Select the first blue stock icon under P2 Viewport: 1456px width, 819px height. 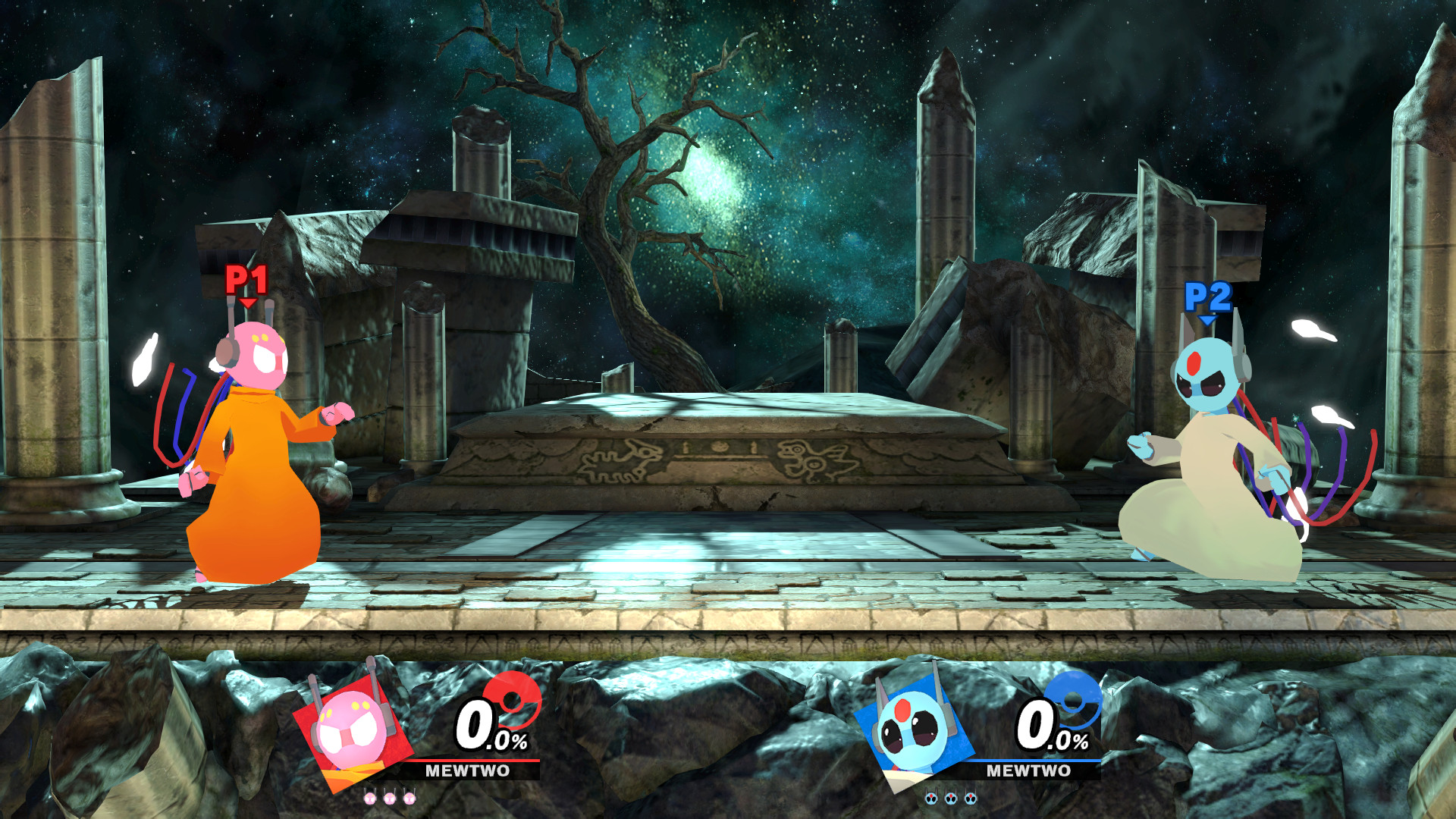[x=931, y=798]
